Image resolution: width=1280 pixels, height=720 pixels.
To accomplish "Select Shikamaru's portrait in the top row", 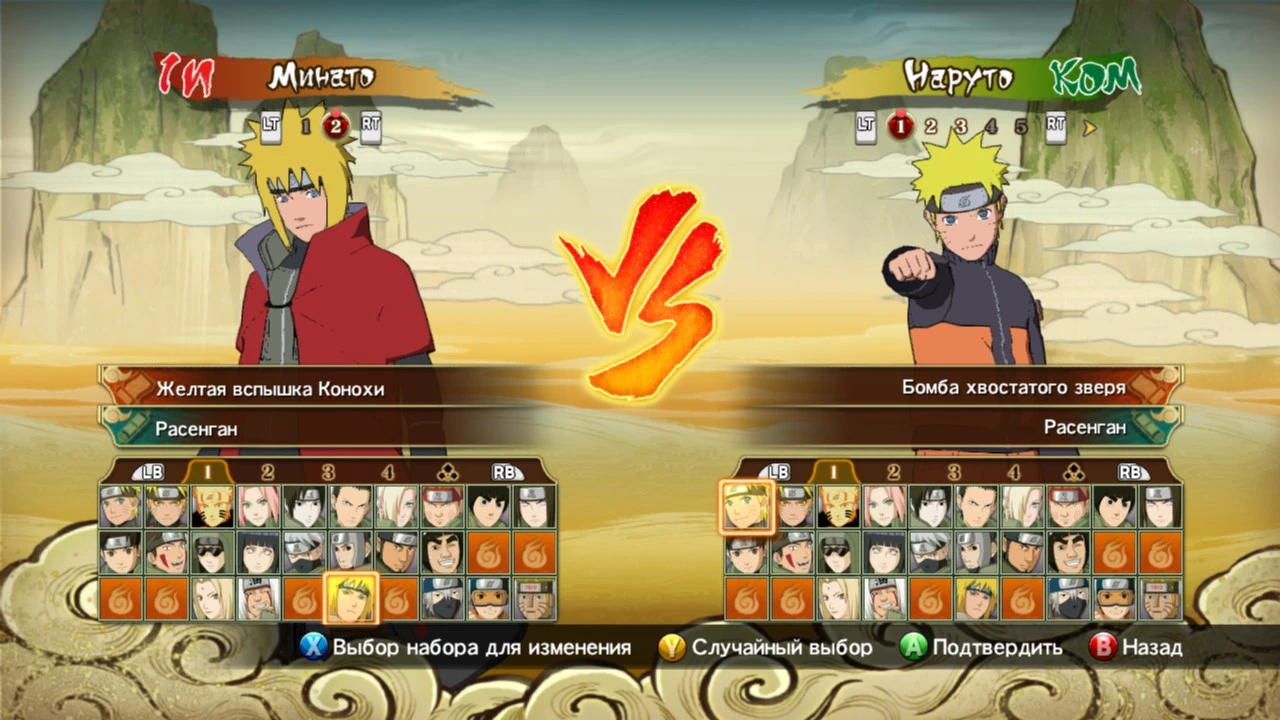I will point(352,506).
